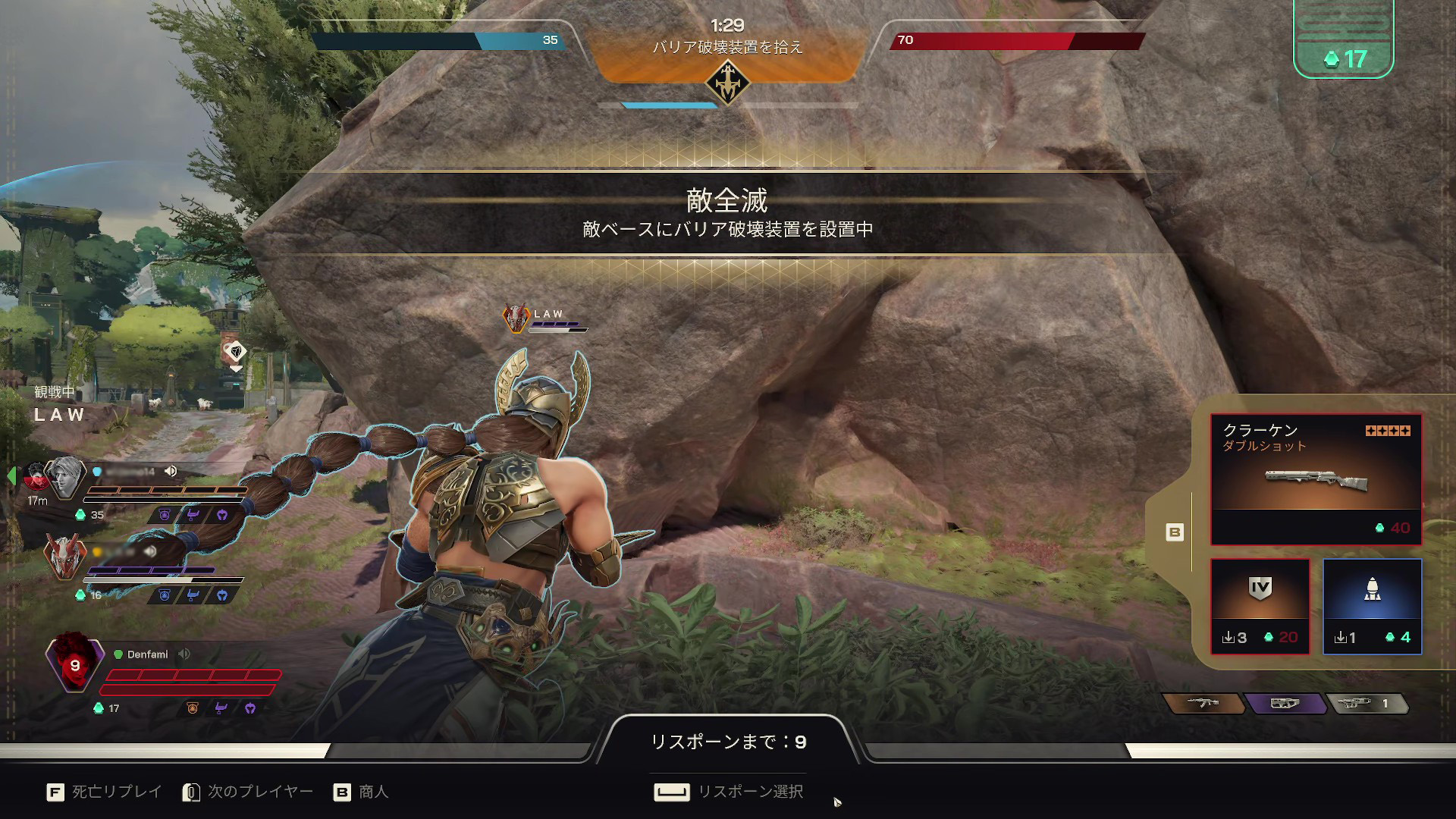1456x819 pixels.
Task: Expand the green arrow next to teammate portraits
Action: [x=11, y=476]
